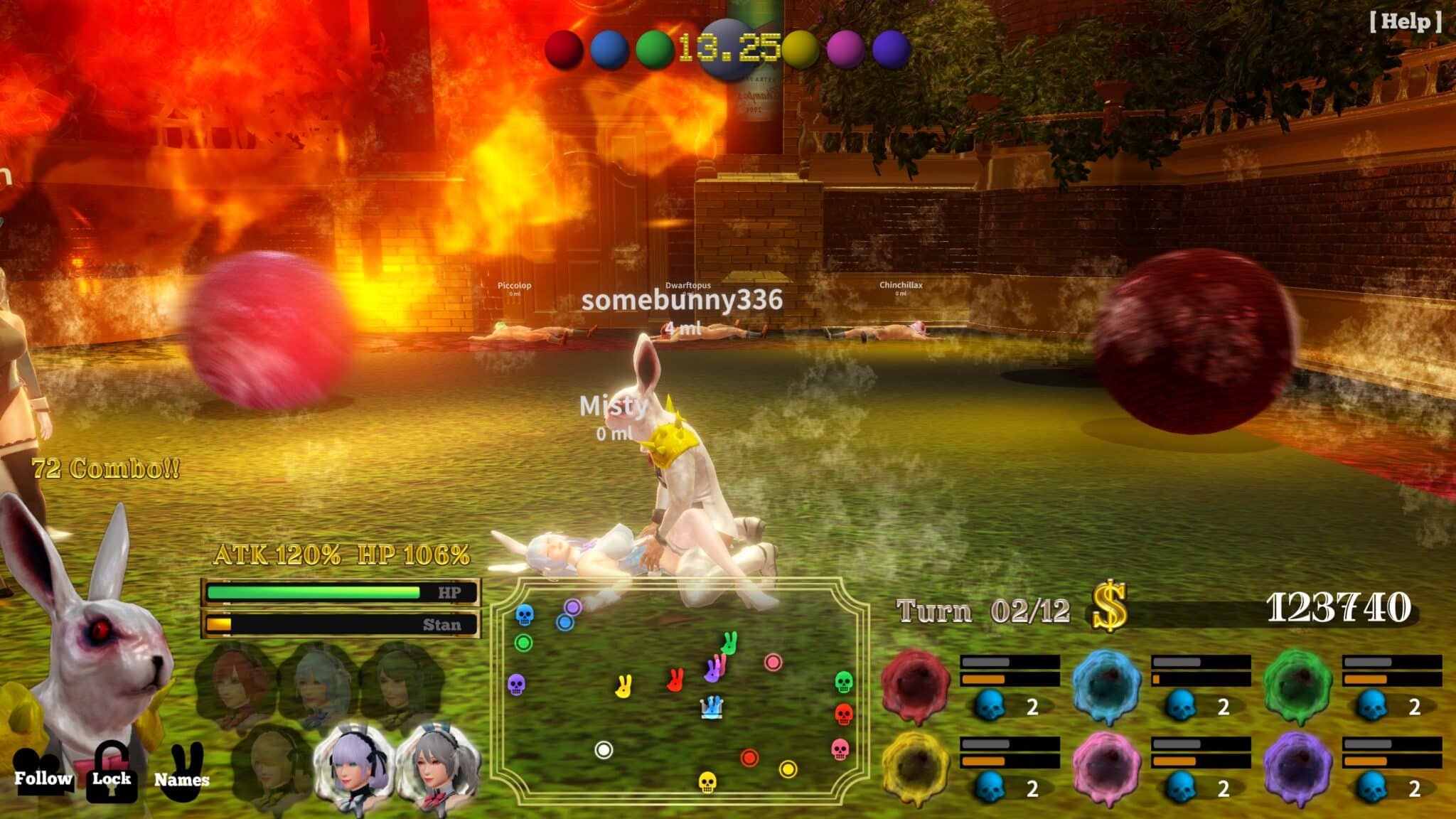Select the blue orb left of the timer

(x=610, y=48)
